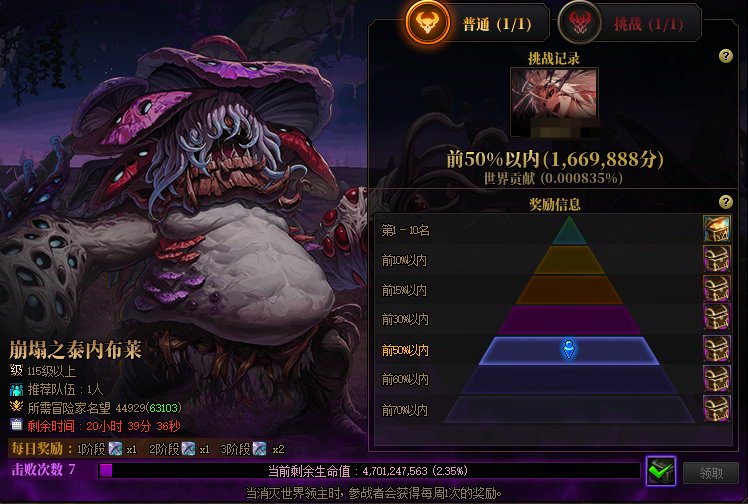
Task: Click the 前70%以内 reward chest
Action: [716, 409]
